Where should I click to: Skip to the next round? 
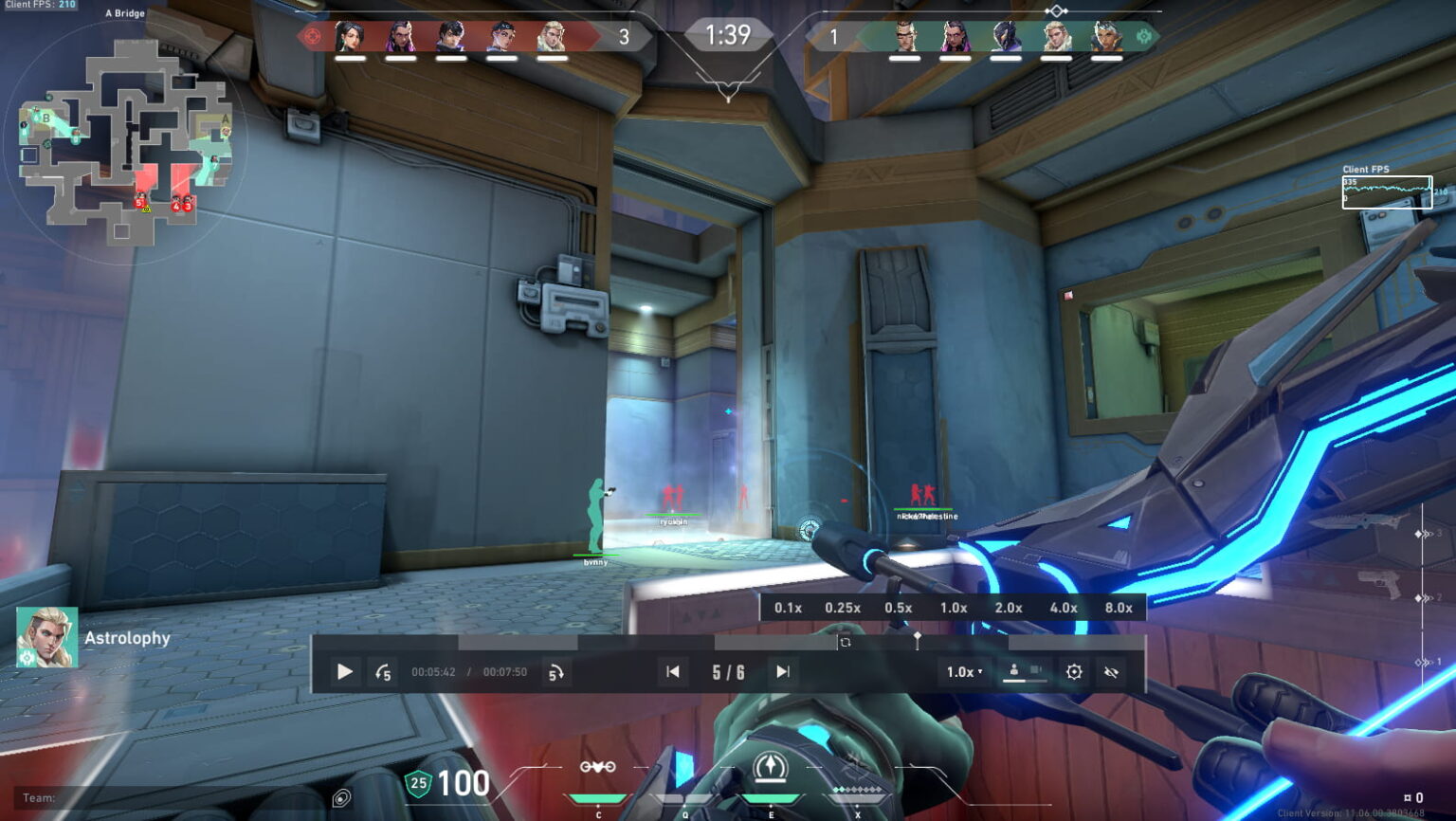[783, 671]
